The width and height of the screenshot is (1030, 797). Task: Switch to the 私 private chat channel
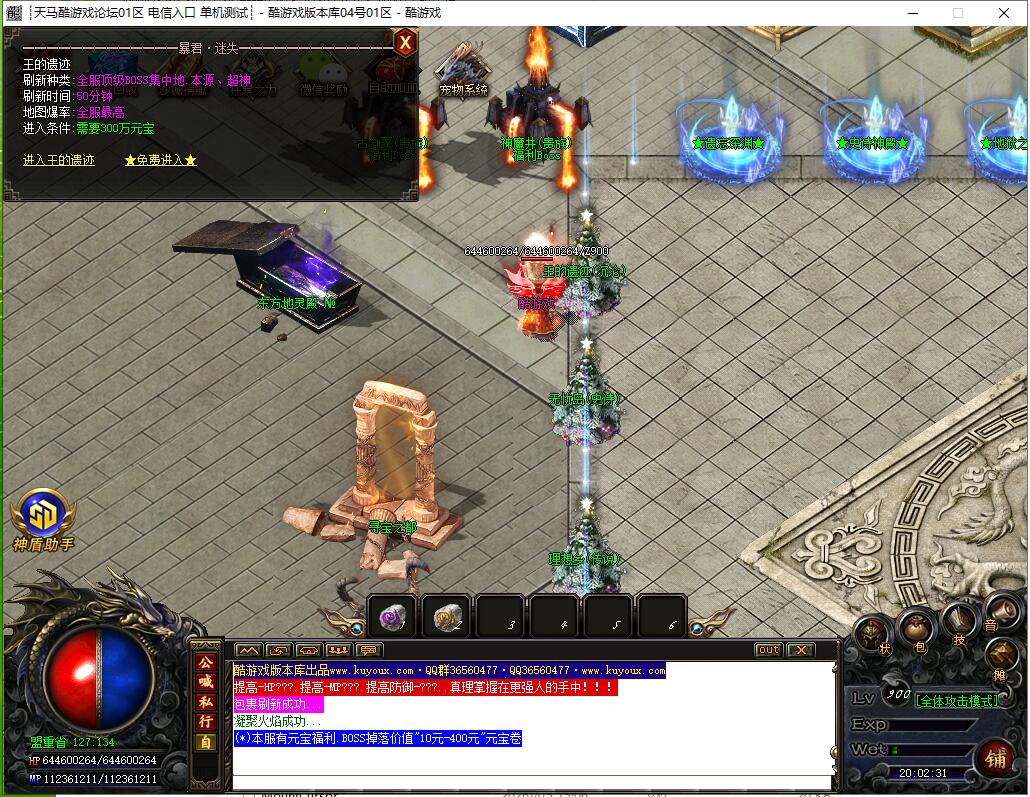coord(205,702)
